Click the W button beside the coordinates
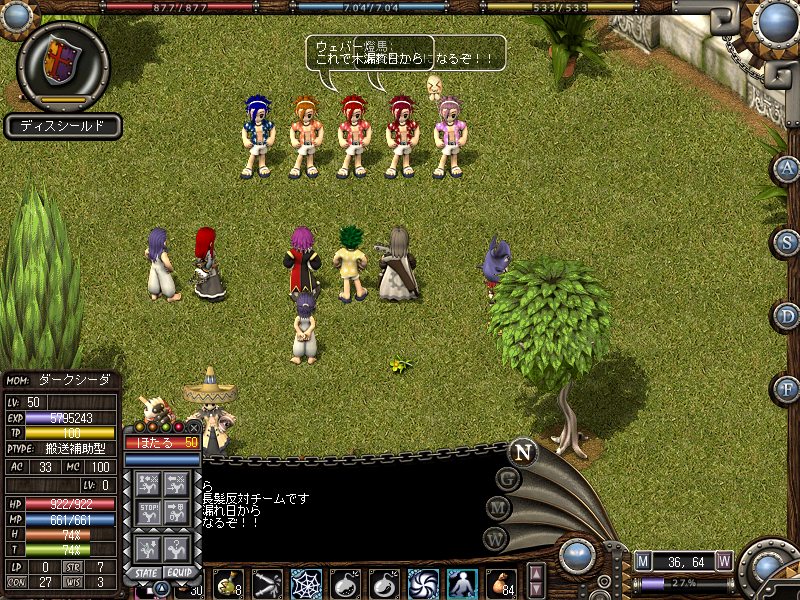The height and width of the screenshot is (600, 800). point(724,560)
